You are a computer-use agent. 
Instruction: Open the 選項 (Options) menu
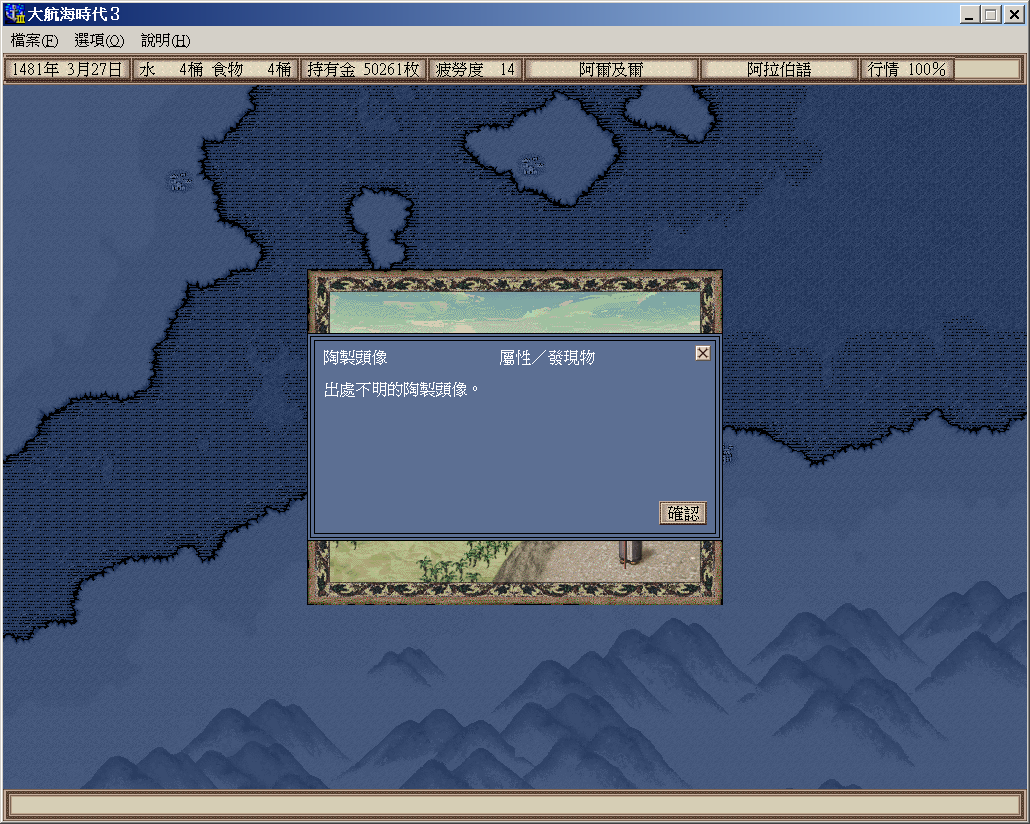click(99, 41)
